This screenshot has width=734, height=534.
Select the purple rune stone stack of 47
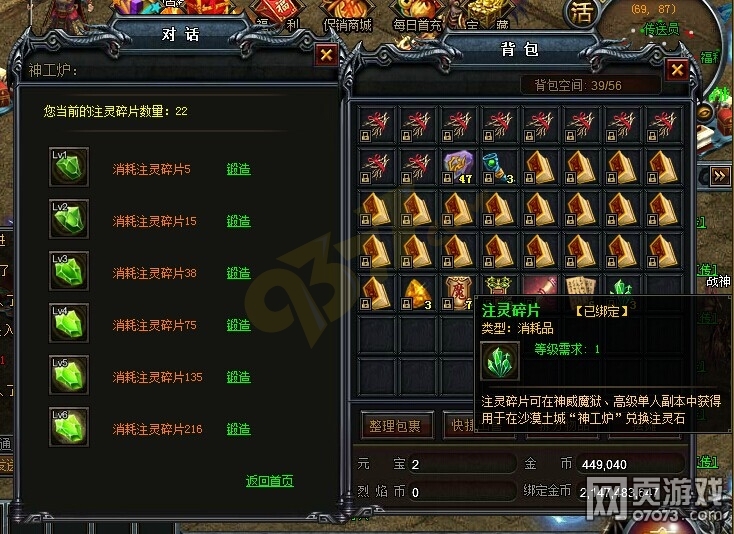point(459,166)
